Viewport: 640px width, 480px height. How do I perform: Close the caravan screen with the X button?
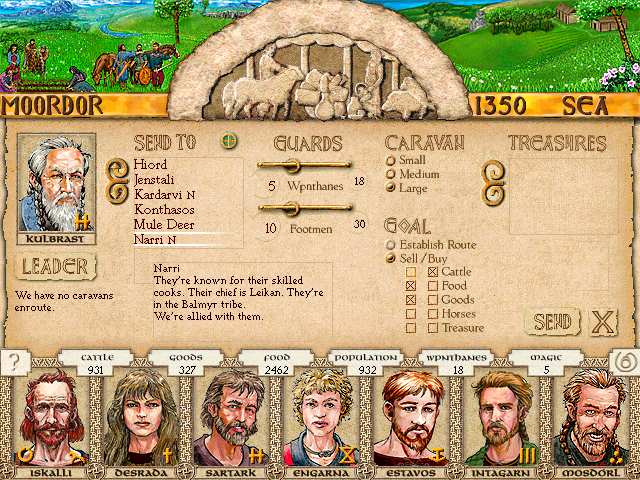(x=602, y=322)
